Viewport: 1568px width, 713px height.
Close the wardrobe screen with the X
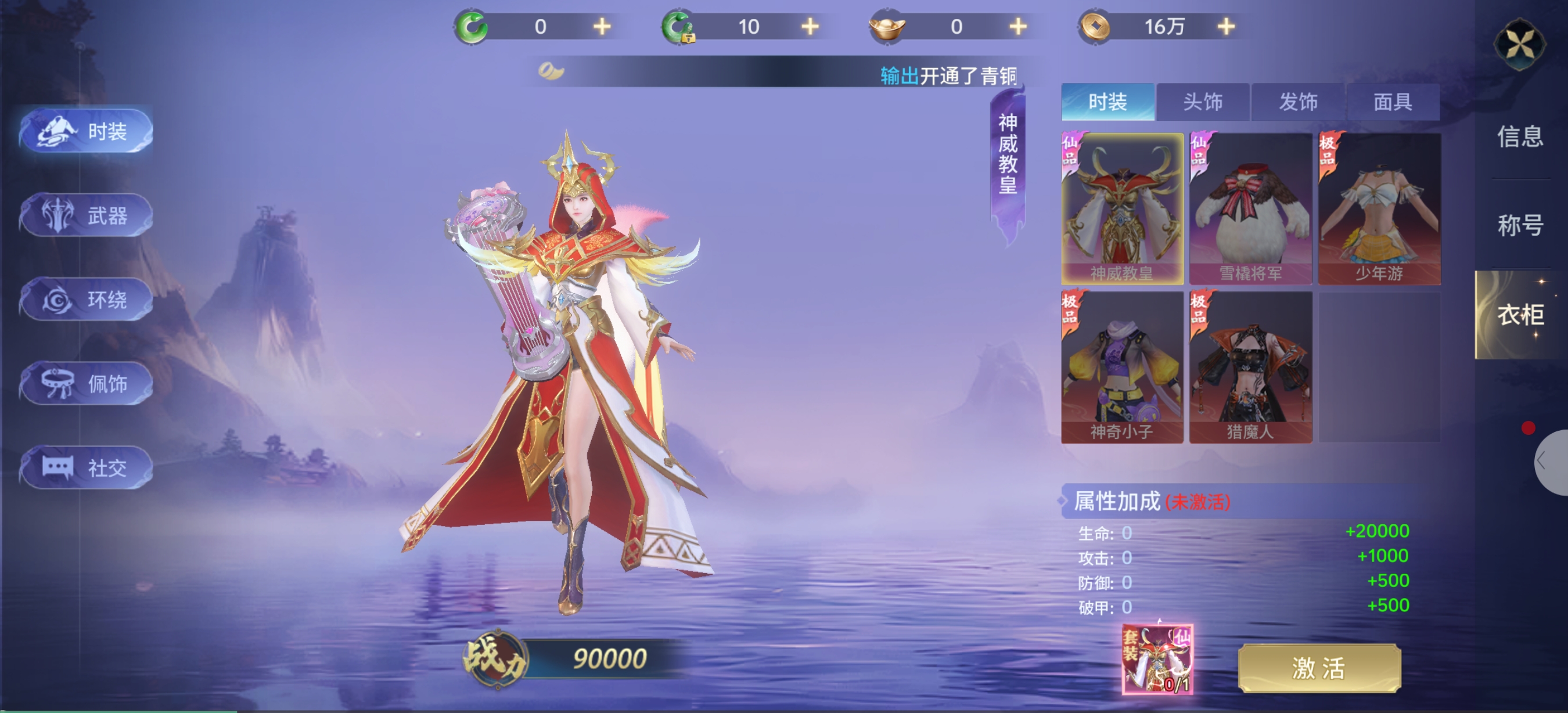1519,44
